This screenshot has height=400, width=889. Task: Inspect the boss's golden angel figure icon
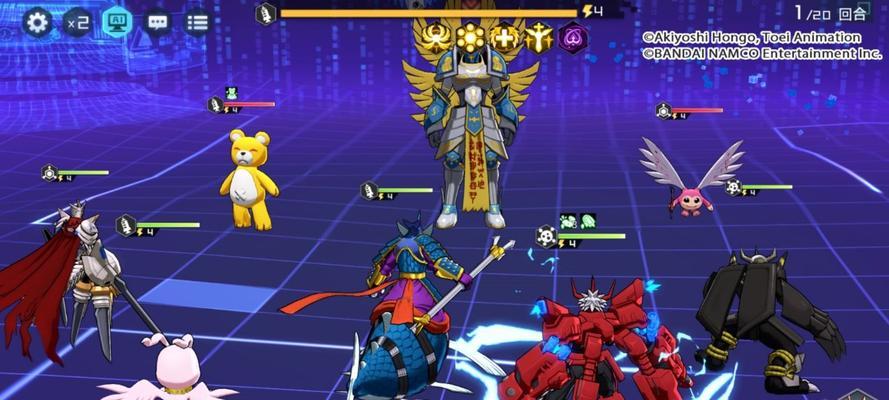[539, 39]
